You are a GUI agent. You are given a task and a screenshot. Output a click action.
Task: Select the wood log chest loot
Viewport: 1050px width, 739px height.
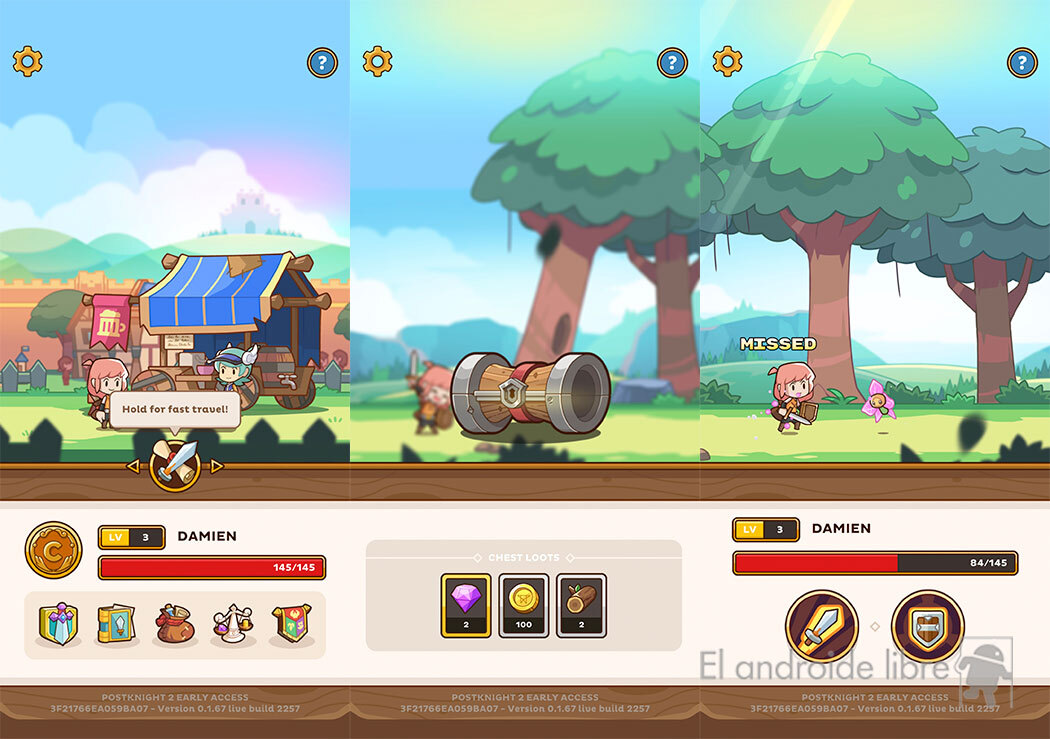[582, 605]
